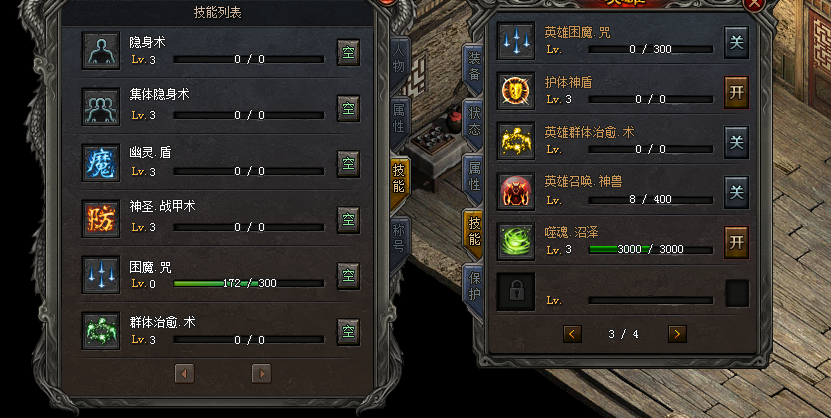Click the 空 button beside 隐身术
Image resolution: width=831 pixels, height=418 pixels.
pyautogui.click(x=348, y=51)
